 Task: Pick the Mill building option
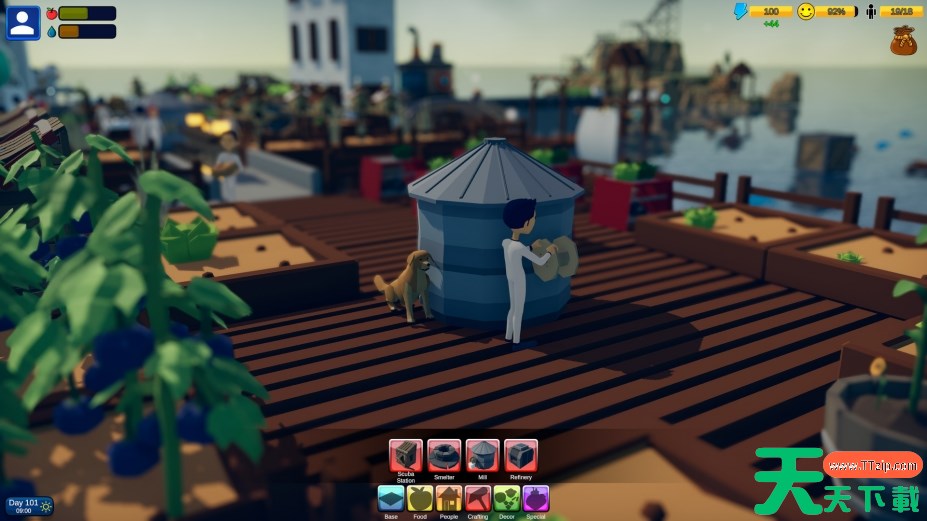coord(482,455)
